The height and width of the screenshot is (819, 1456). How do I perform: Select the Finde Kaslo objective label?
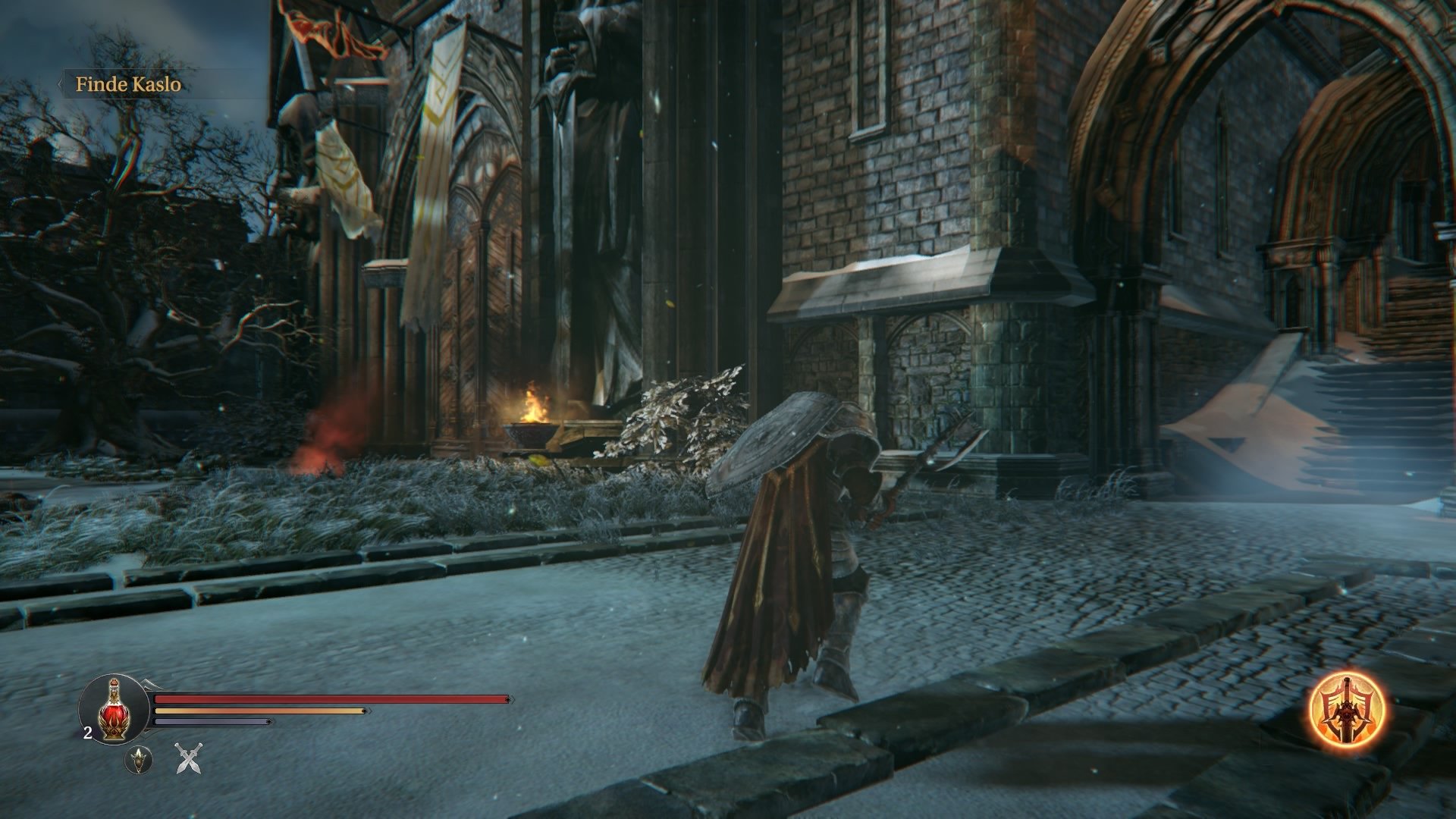[x=127, y=86]
